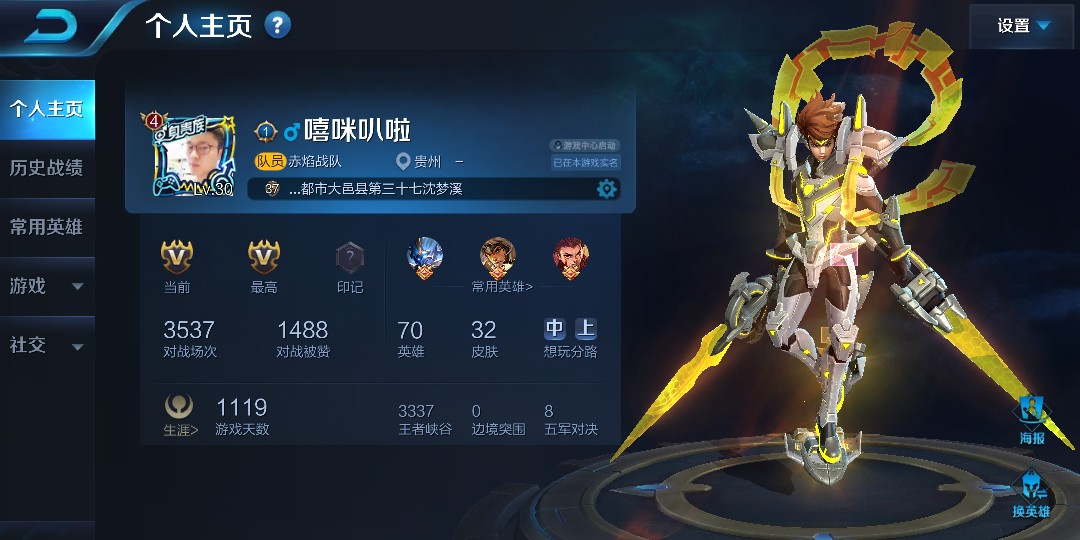This screenshot has height=540, width=1080.
Task: Select the first favorite hero icon
Action: pyautogui.click(x=425, y=257)
